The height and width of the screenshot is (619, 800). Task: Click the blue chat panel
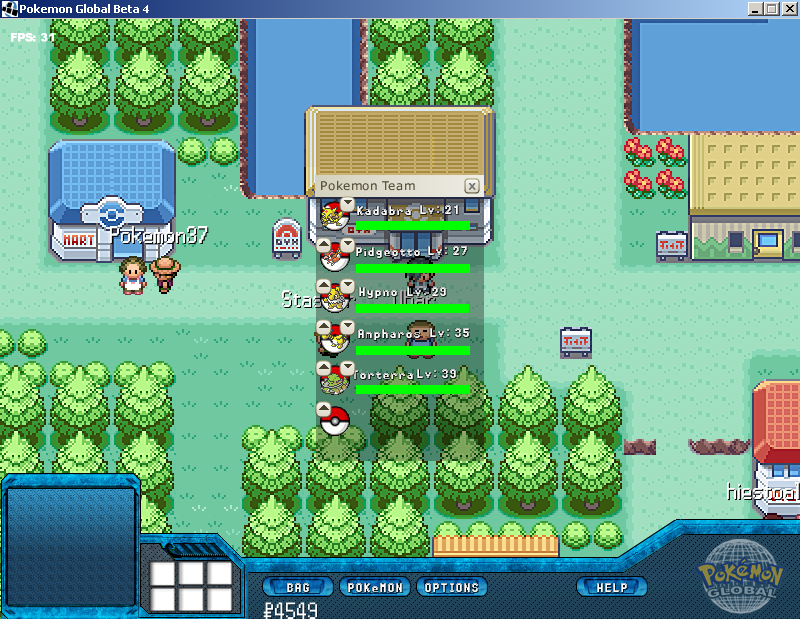pos(71,545)
